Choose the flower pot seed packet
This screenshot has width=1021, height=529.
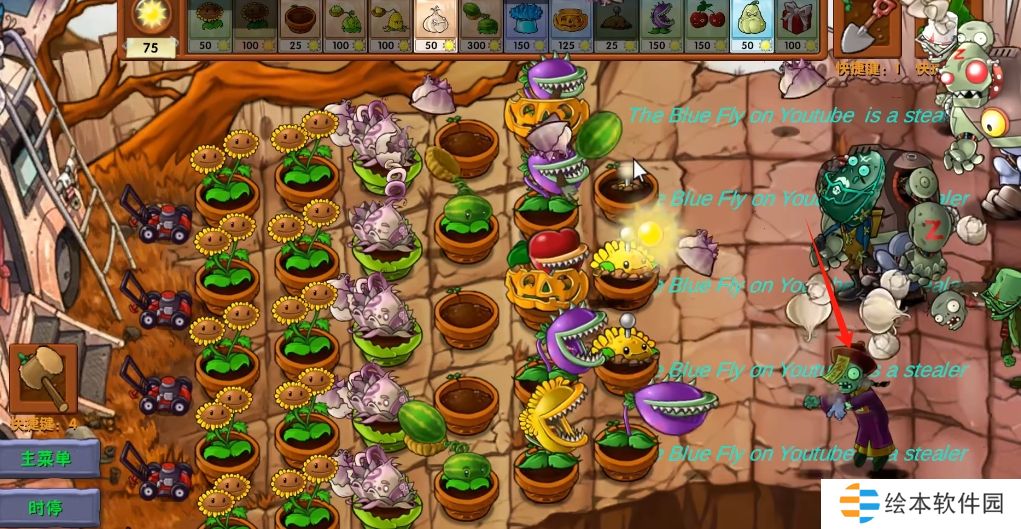coord(299,26)
